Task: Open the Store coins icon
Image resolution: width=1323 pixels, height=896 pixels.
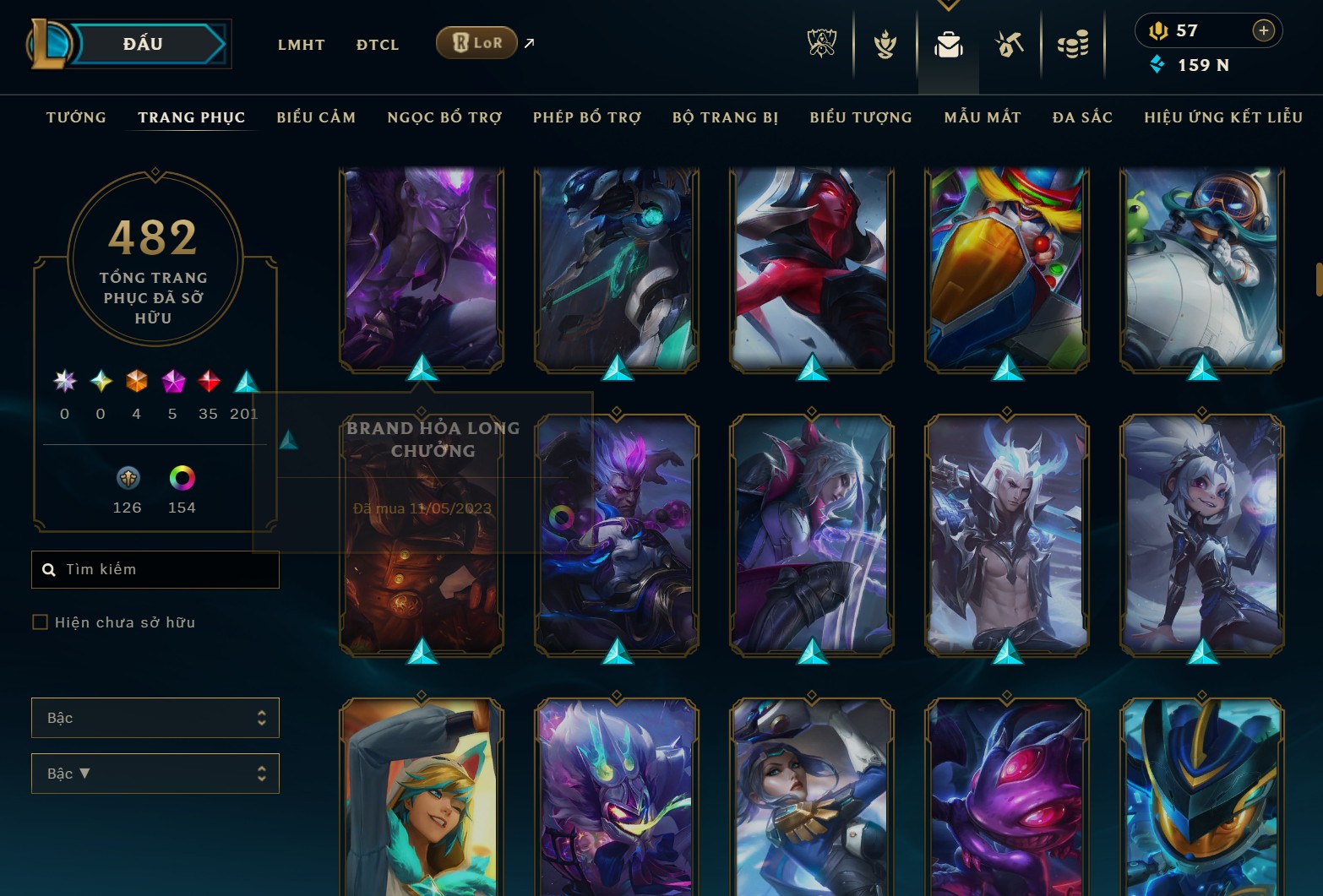Action: [x=1074, y=44]
